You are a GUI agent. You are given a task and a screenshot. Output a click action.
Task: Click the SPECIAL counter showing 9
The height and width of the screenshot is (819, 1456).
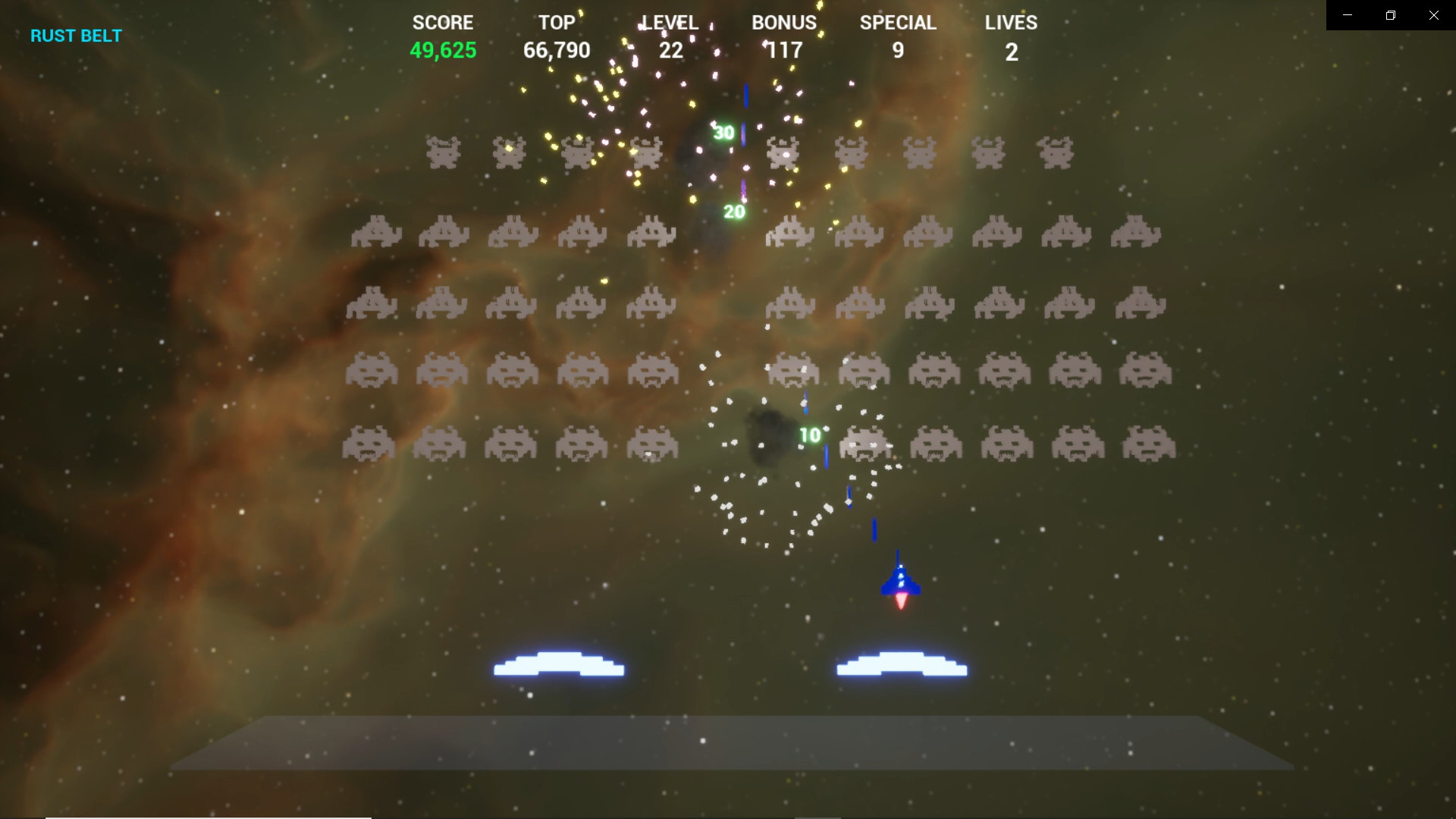pyautogui.click(x=898, y=50)
